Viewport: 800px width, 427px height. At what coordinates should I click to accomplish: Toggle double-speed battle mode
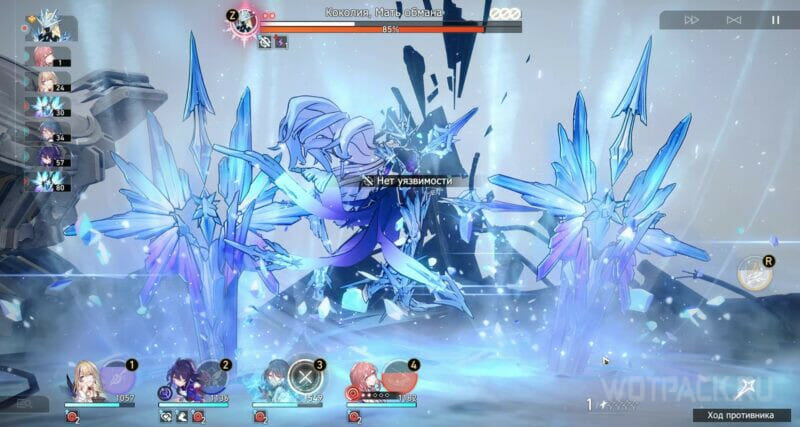click(691, 20)
